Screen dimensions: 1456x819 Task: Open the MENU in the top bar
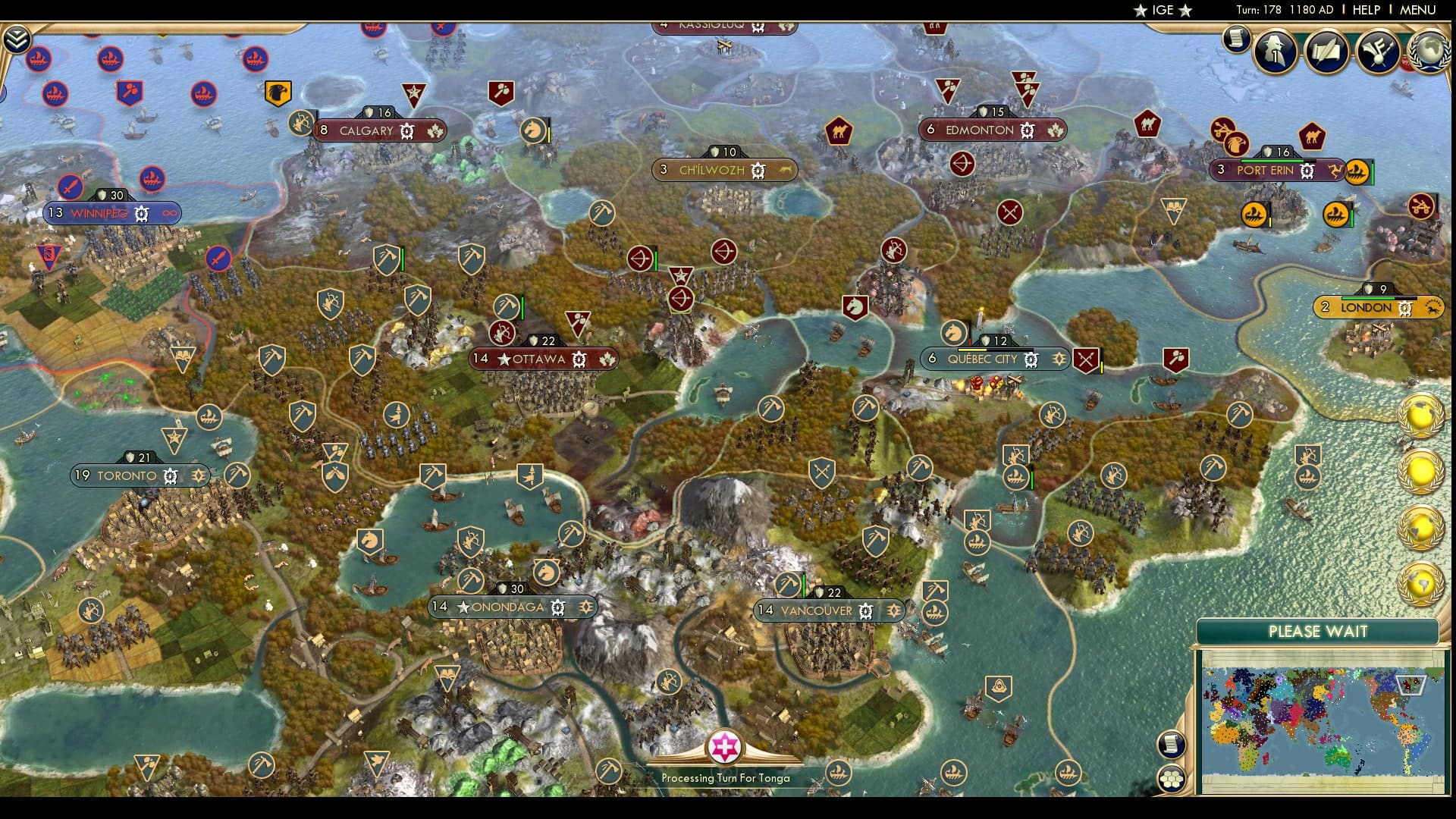(x=1417, y=10)
